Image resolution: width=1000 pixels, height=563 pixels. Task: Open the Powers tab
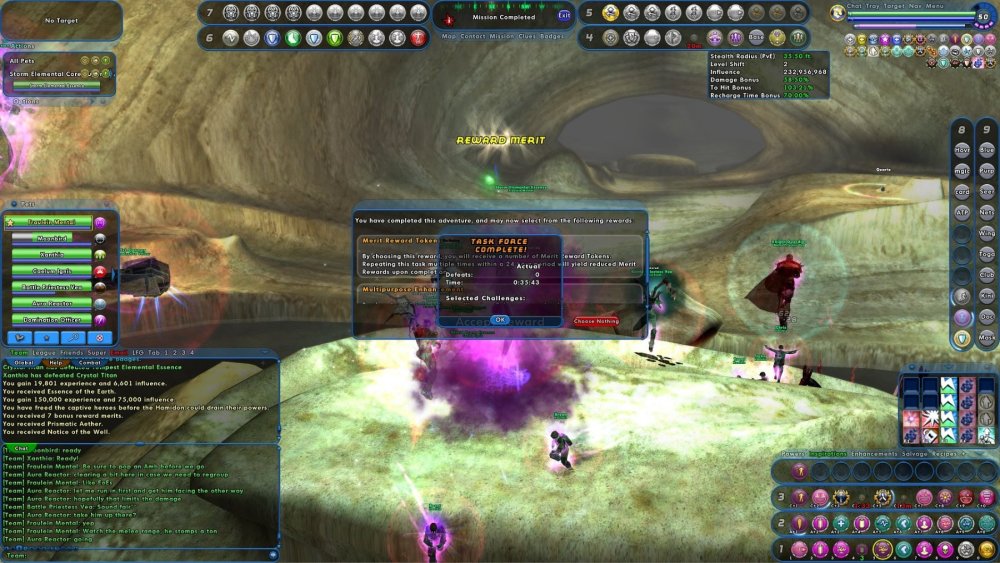click(793, 454)
